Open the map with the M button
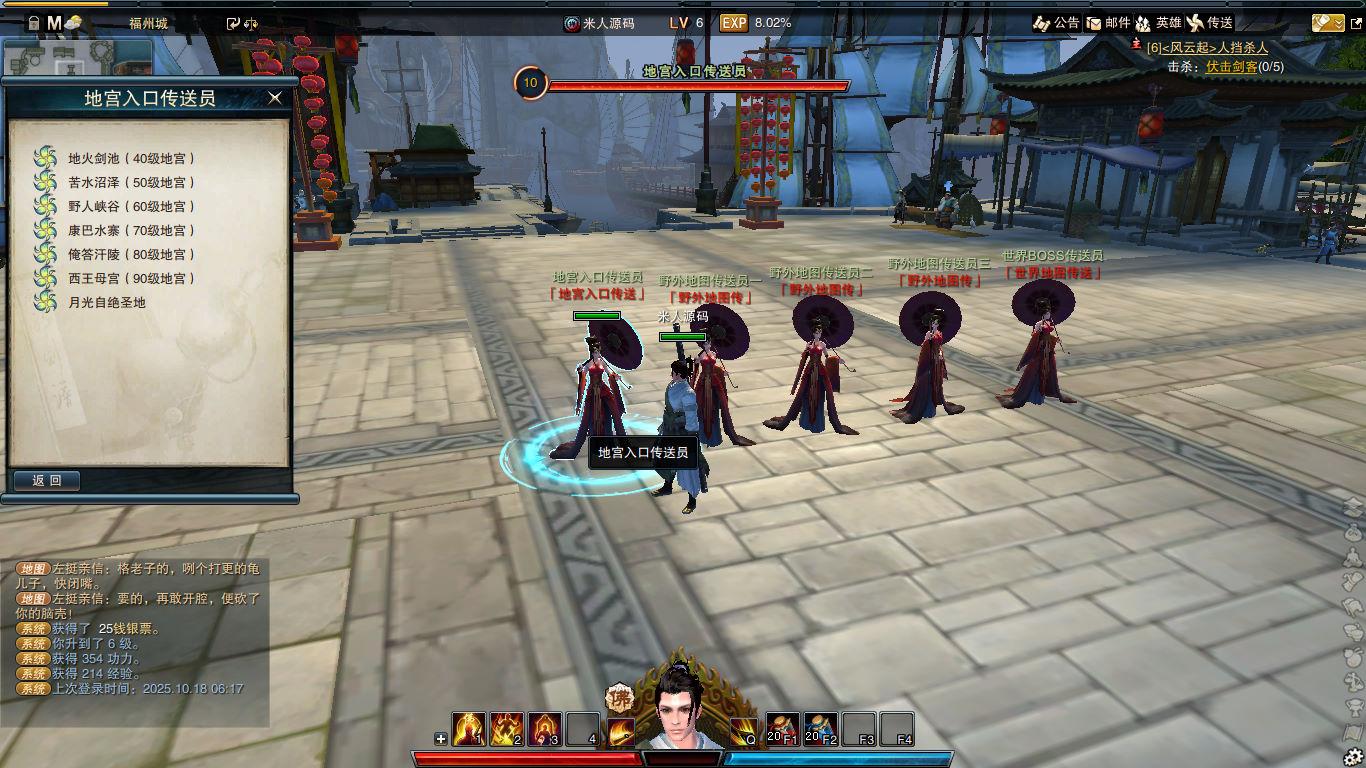This screenshot has width=1366, height=768. click(54, 22)
